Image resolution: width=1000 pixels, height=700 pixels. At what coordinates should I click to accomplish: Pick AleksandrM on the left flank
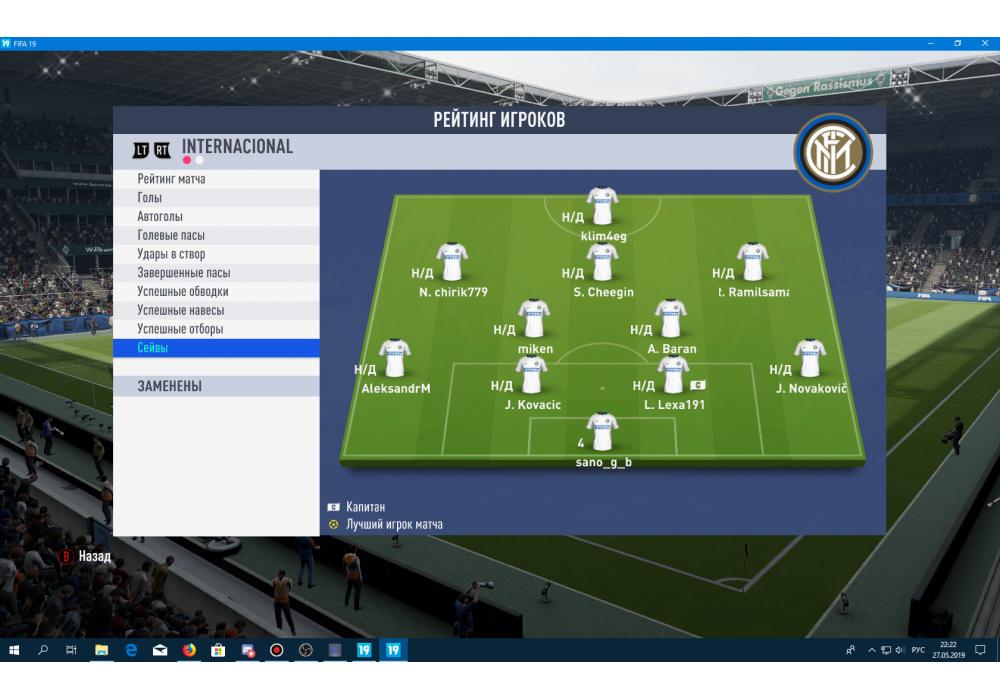(395, 360)
